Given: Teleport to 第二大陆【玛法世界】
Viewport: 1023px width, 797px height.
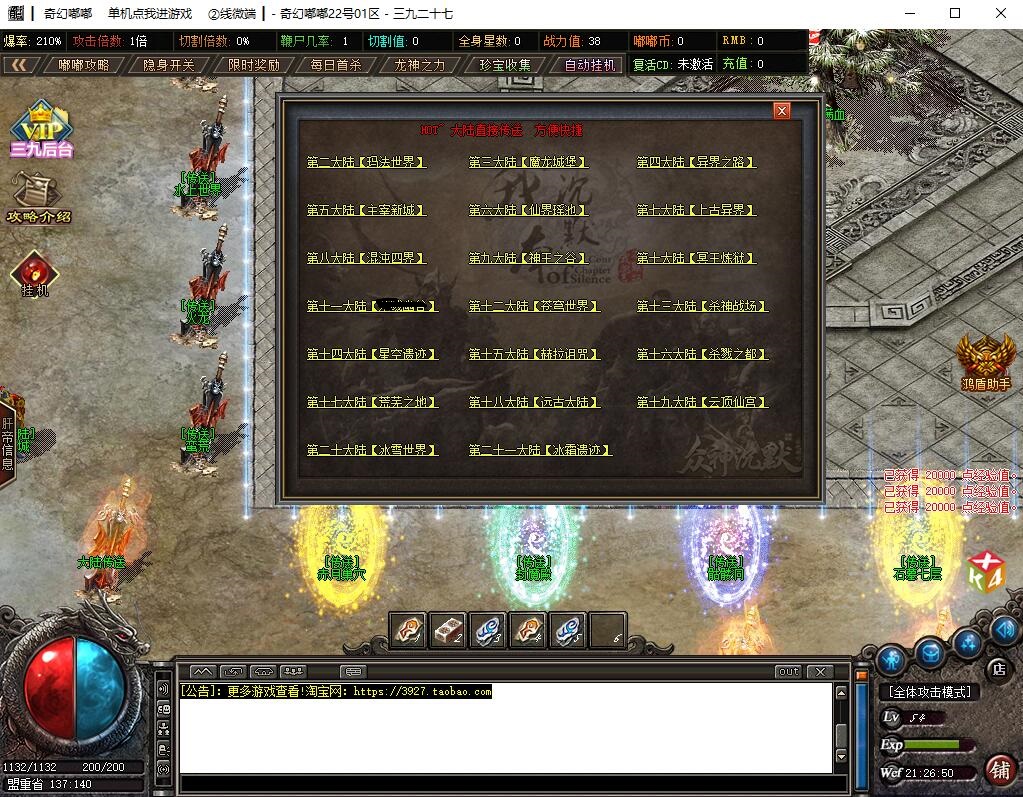Looking at the screenshot, I should point(366,162).
